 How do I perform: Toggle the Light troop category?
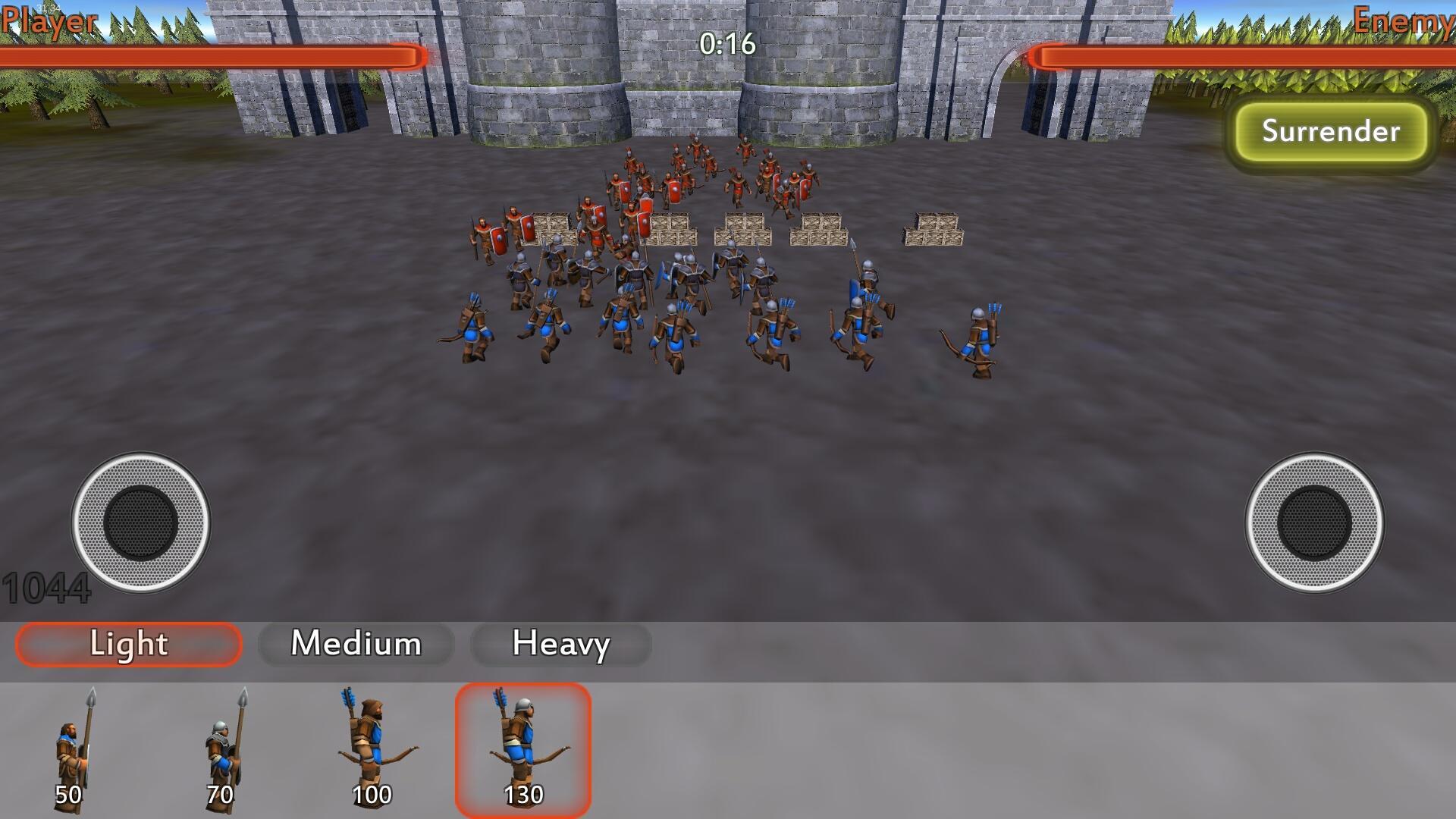(x=127, y=645)
